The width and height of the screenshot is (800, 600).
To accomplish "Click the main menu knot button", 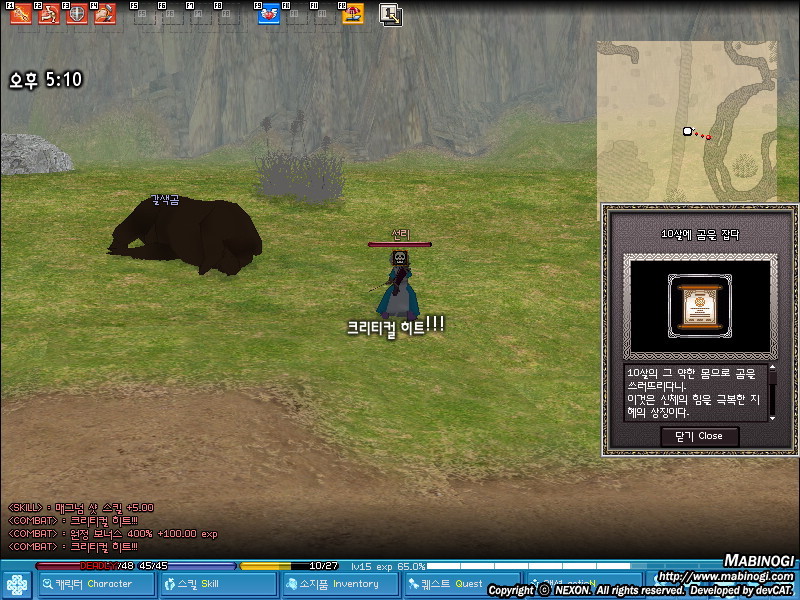I will [x=17, y=584].
